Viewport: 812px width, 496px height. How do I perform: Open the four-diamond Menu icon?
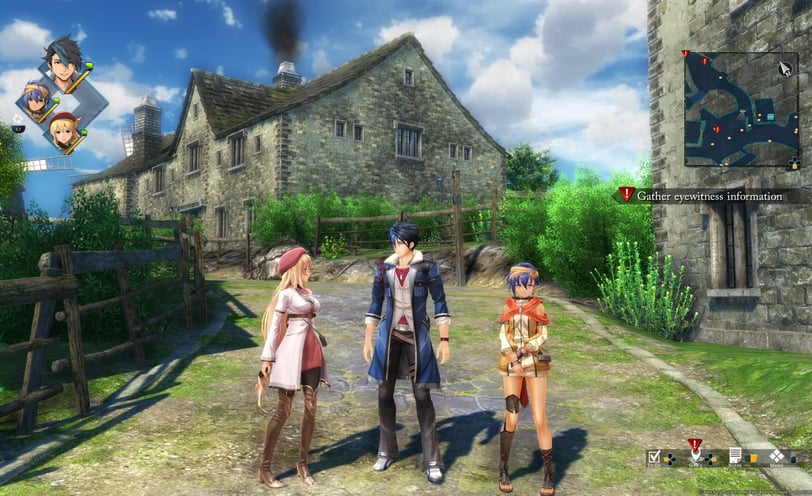[x=776, y=456]
